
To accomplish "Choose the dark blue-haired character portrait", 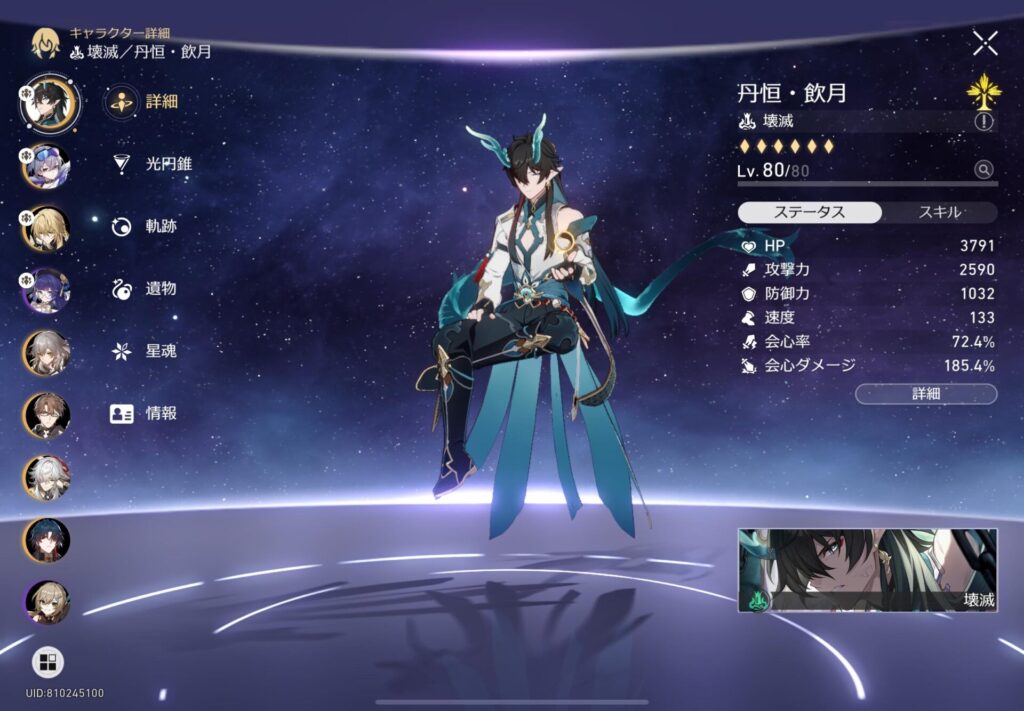I will [x=47, y=540].
